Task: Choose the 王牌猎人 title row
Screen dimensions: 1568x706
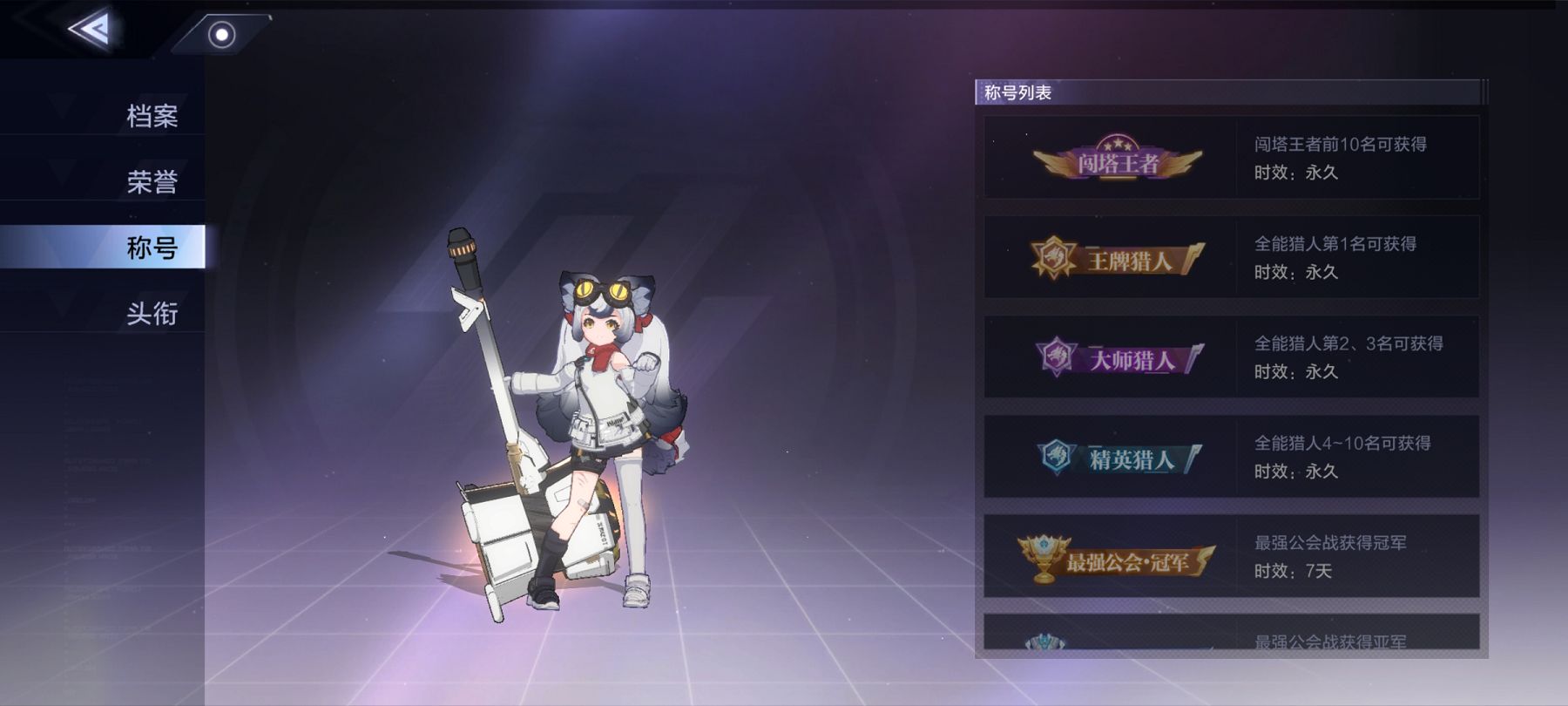Action: point(1231,258)
